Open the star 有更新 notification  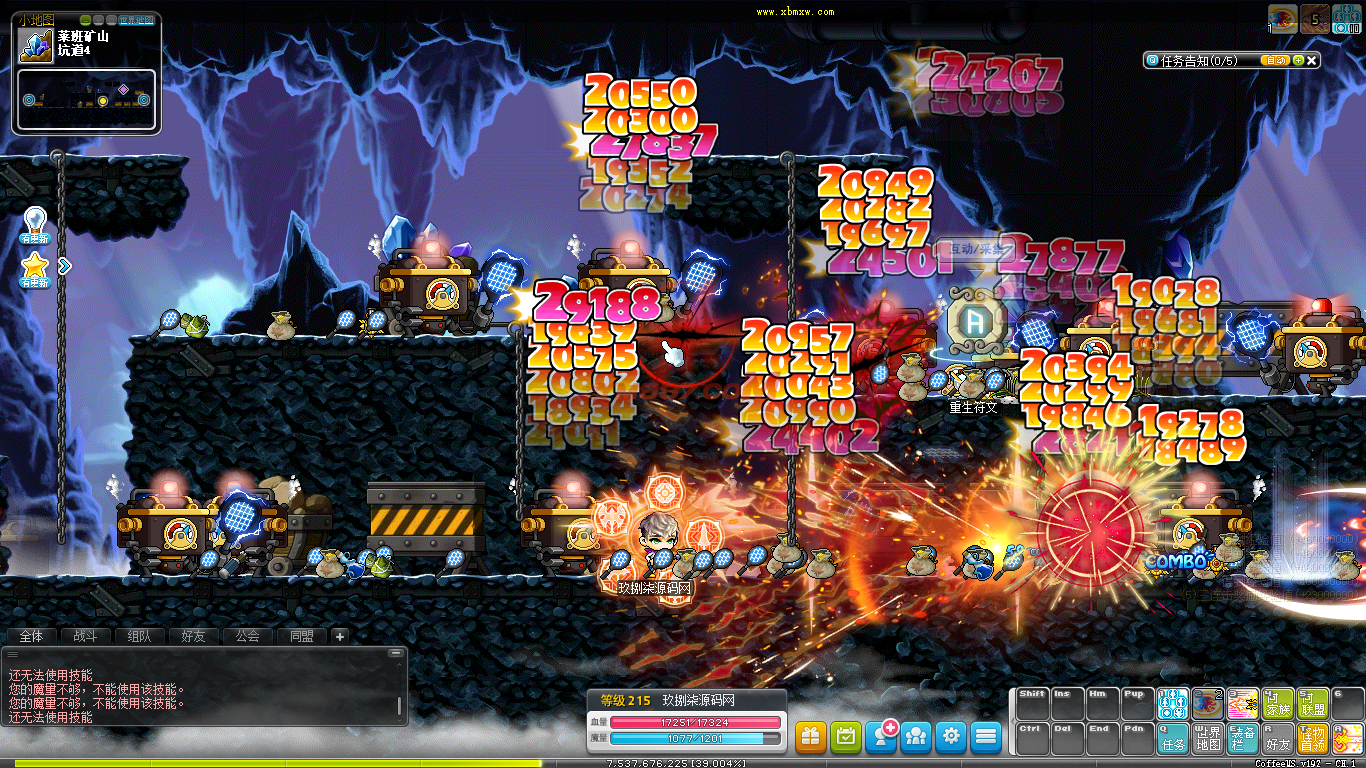(35, 267)
